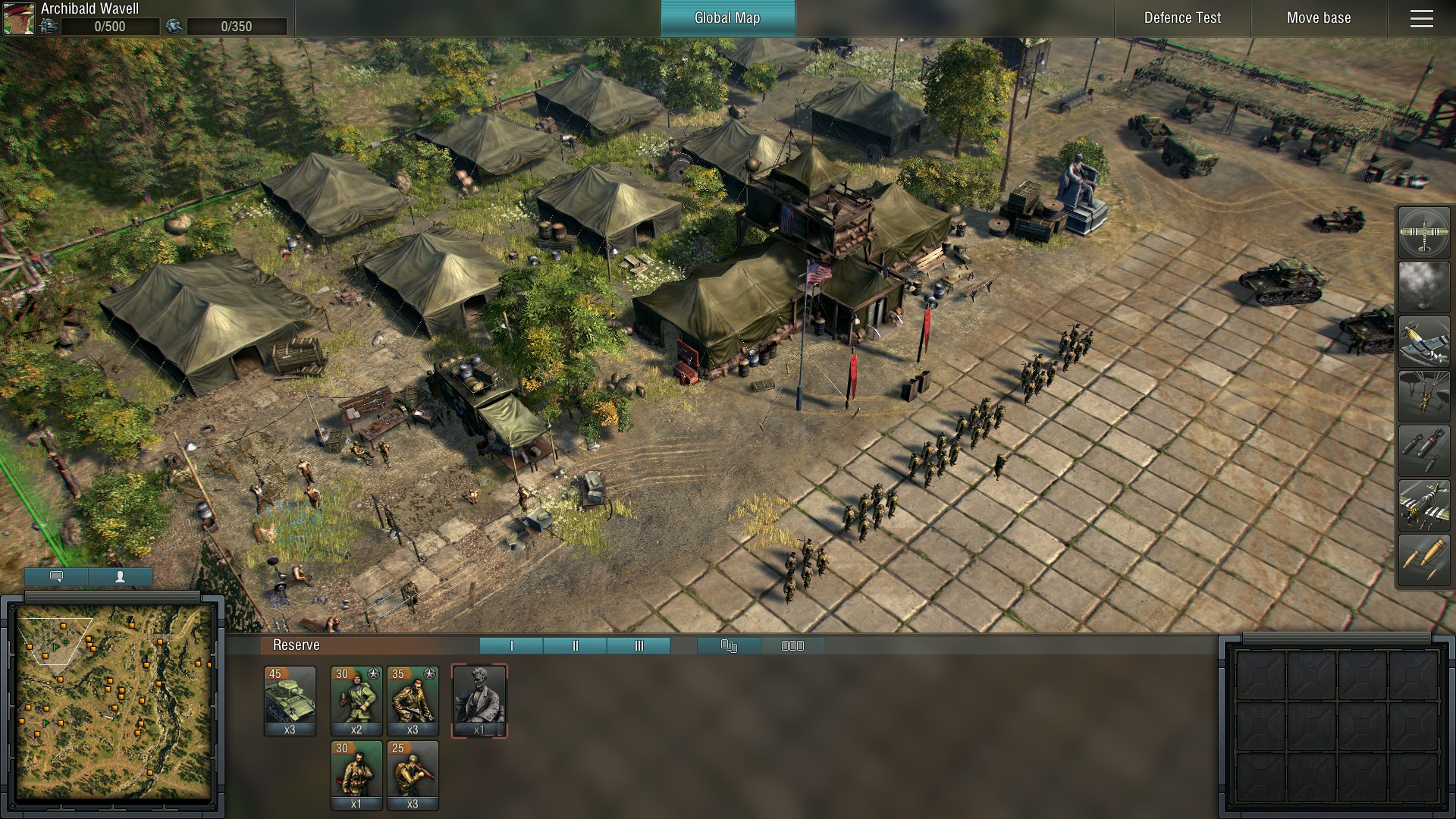1456x819 pixels.
Task: Select the infantry card costing 35
Action: (x=413, y=700)
